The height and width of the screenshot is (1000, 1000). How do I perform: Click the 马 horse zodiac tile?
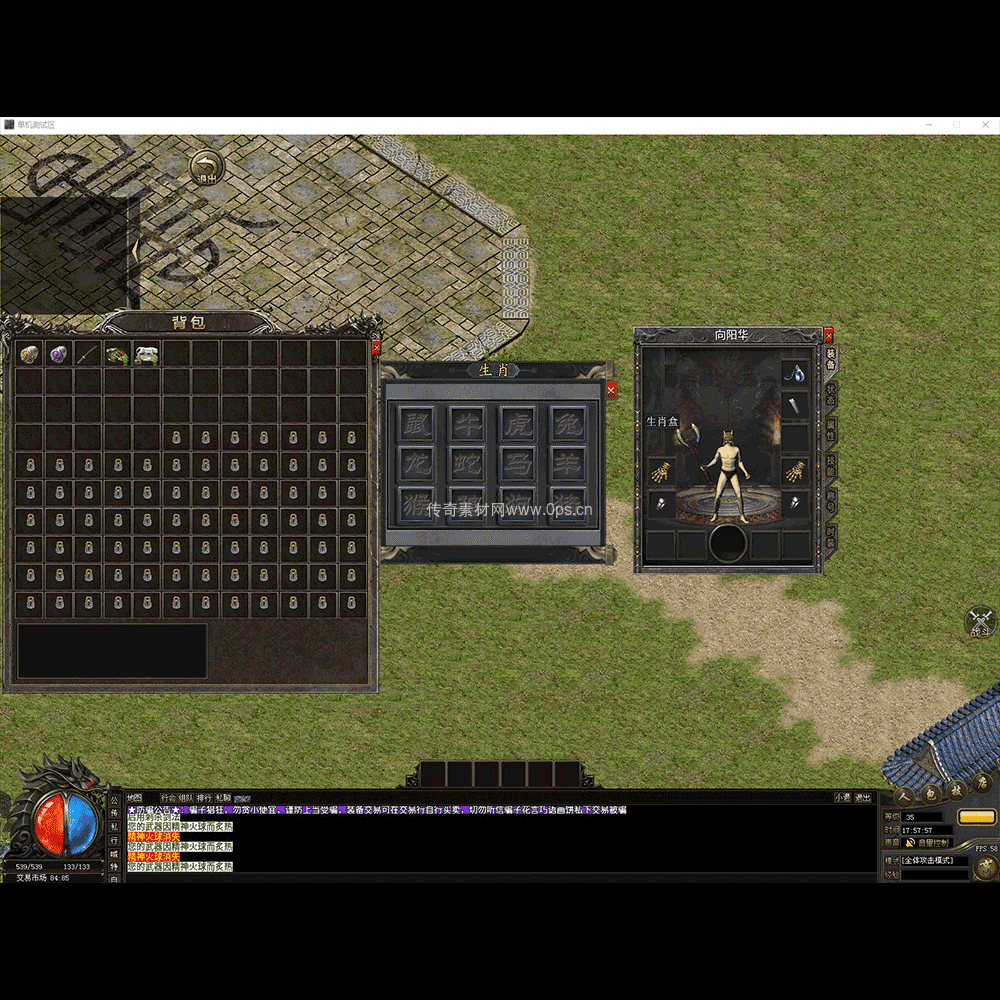[517, 462]
